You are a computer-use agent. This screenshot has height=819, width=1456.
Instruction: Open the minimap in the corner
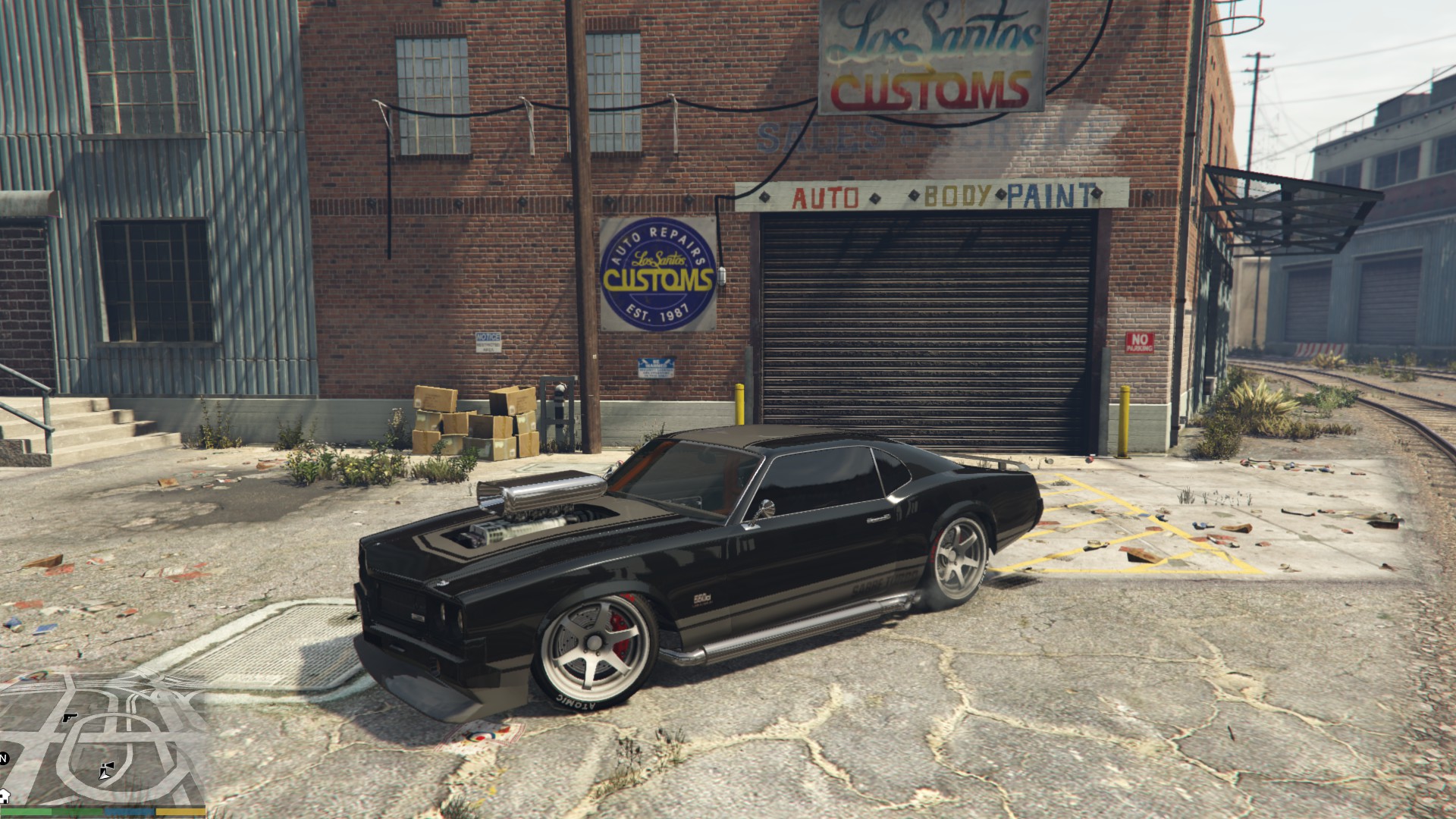[x=102, y=739]
